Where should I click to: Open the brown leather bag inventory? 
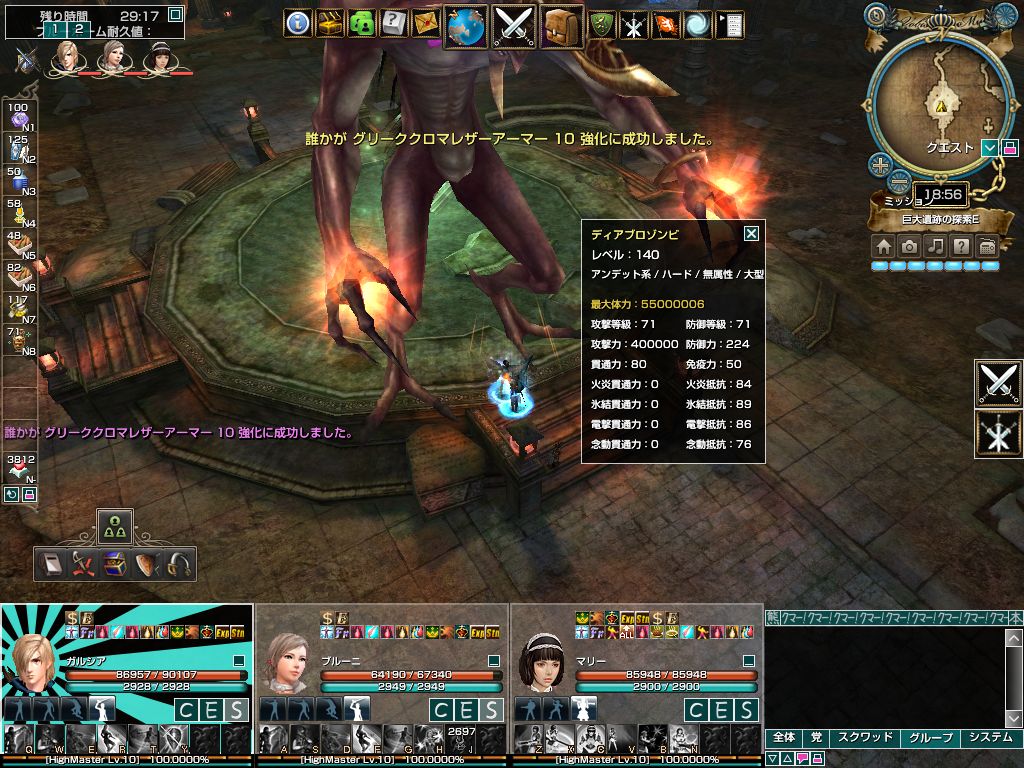tap(562, 25)
